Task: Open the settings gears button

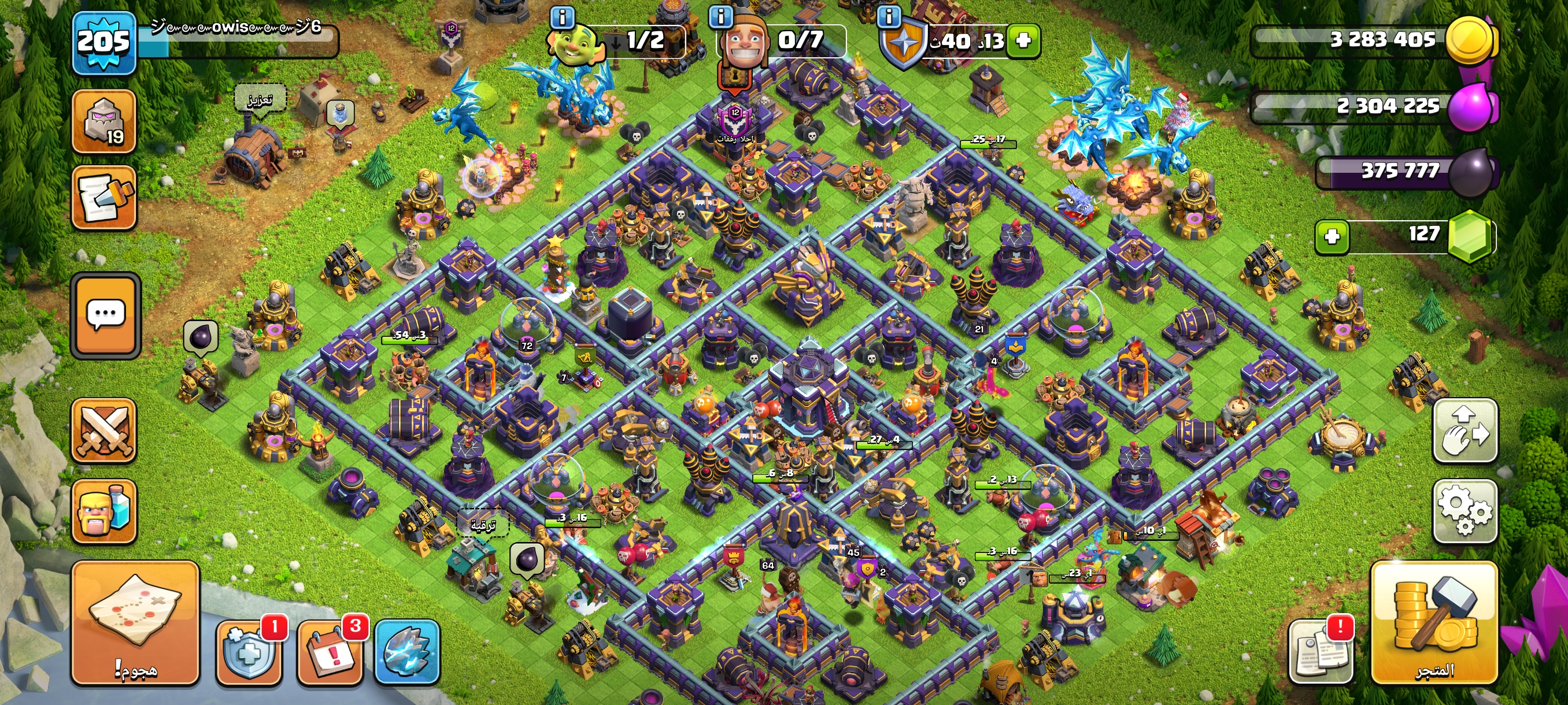Action: pos(1465,510)
